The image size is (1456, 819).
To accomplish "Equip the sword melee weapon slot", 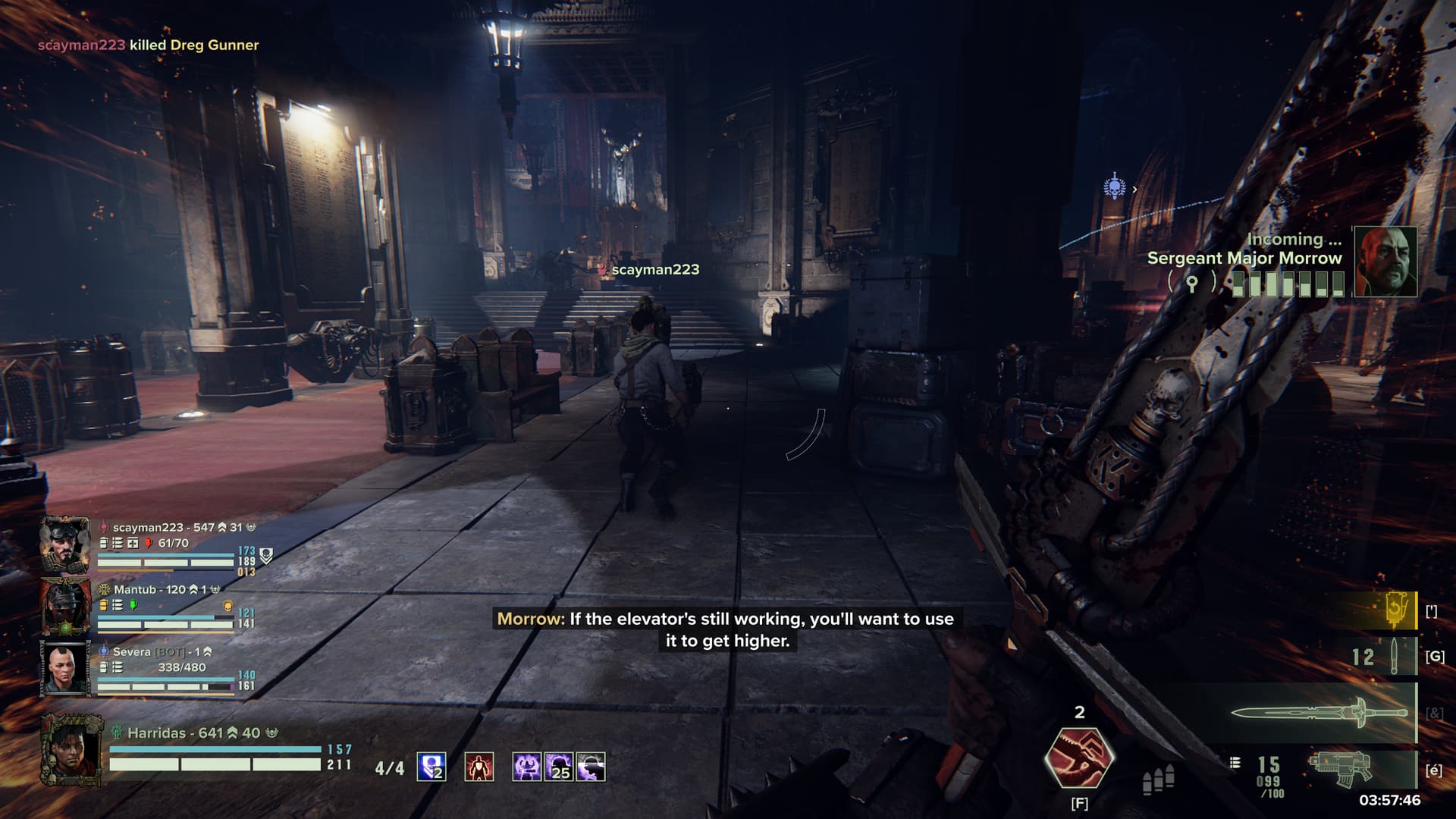I will tap(1319, 714).
